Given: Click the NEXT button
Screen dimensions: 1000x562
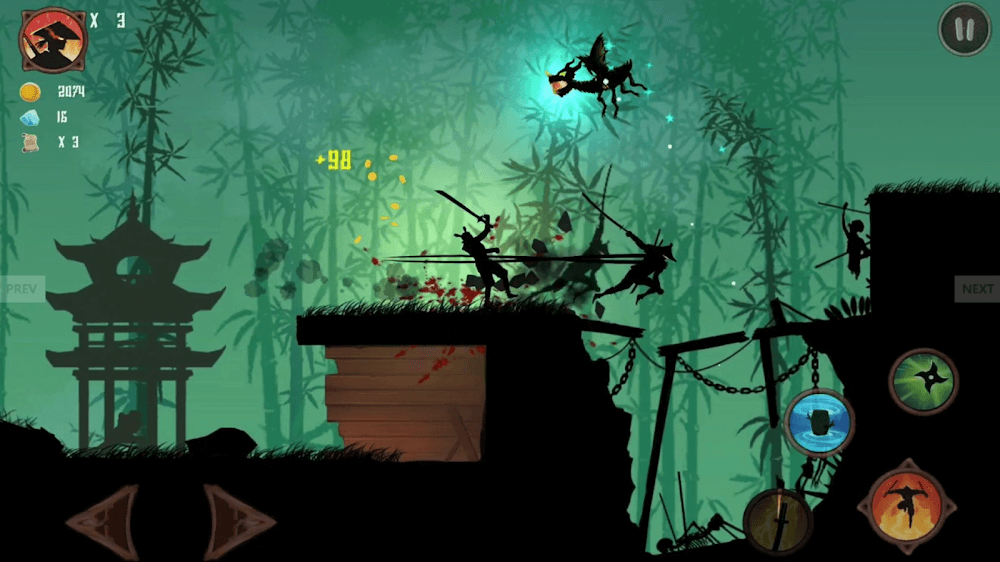Looking at the screenshot, I should [977, 289].
